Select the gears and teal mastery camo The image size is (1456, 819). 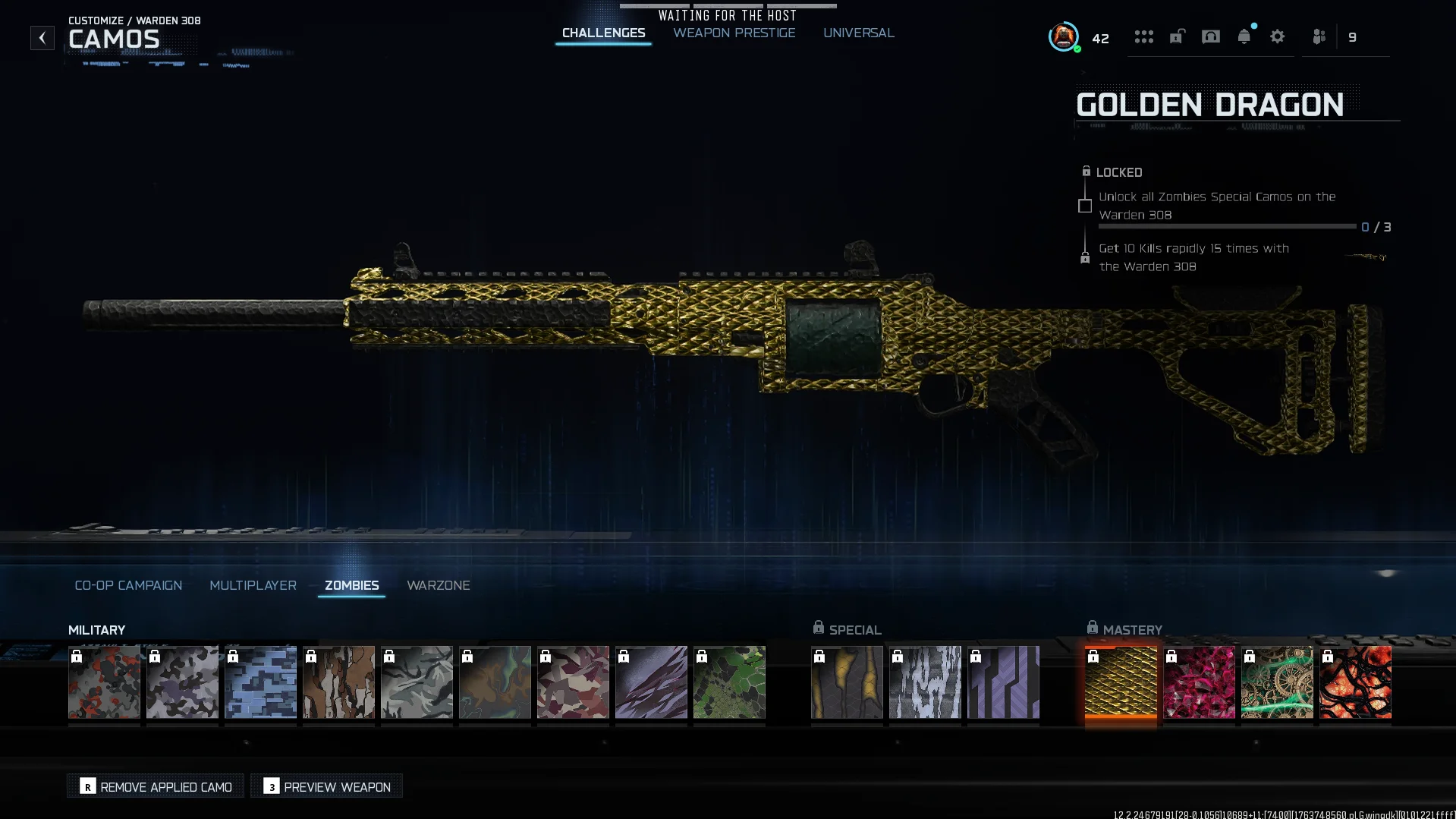tap(1277, 682)
